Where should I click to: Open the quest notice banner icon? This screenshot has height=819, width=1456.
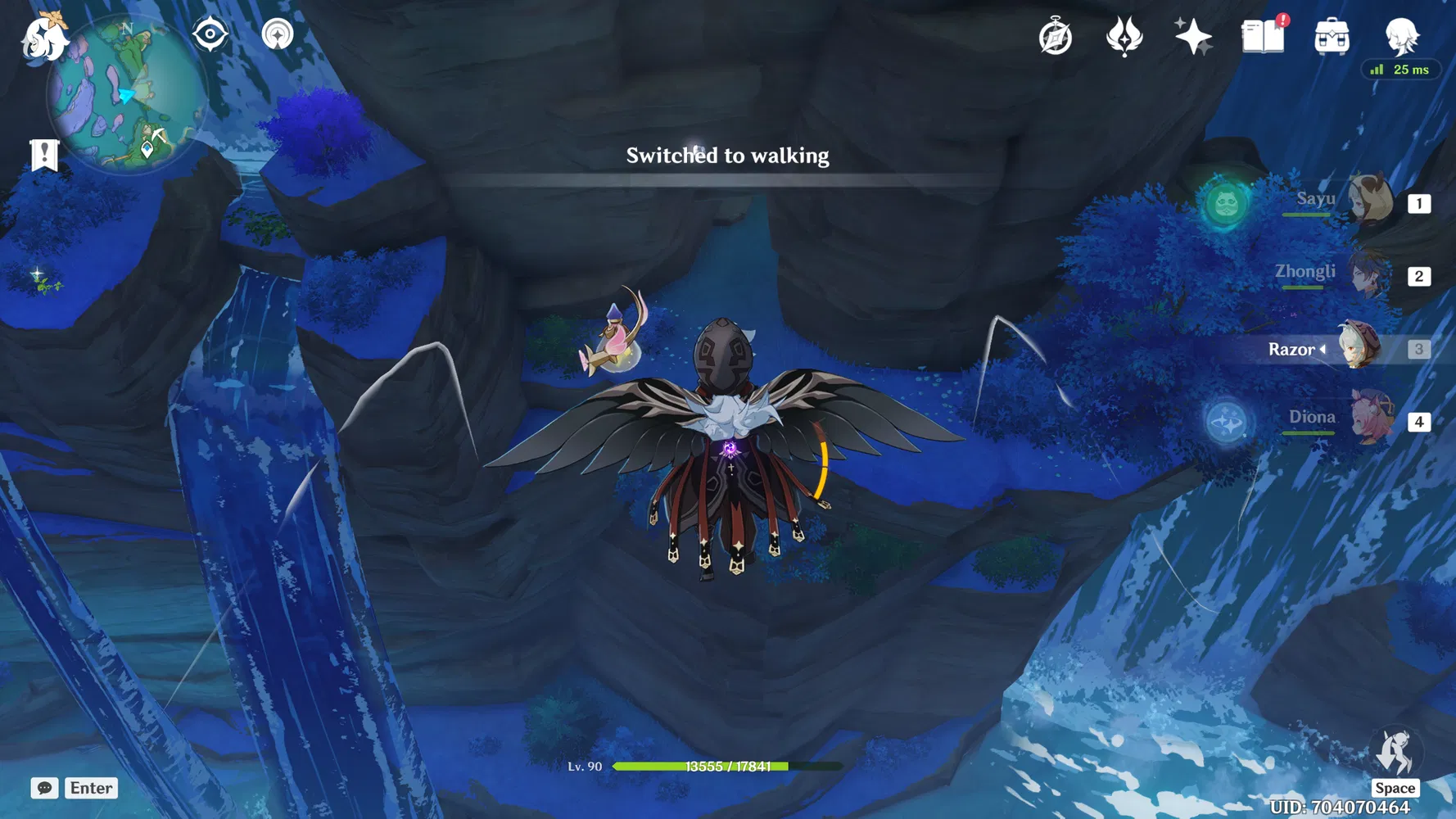43,152
